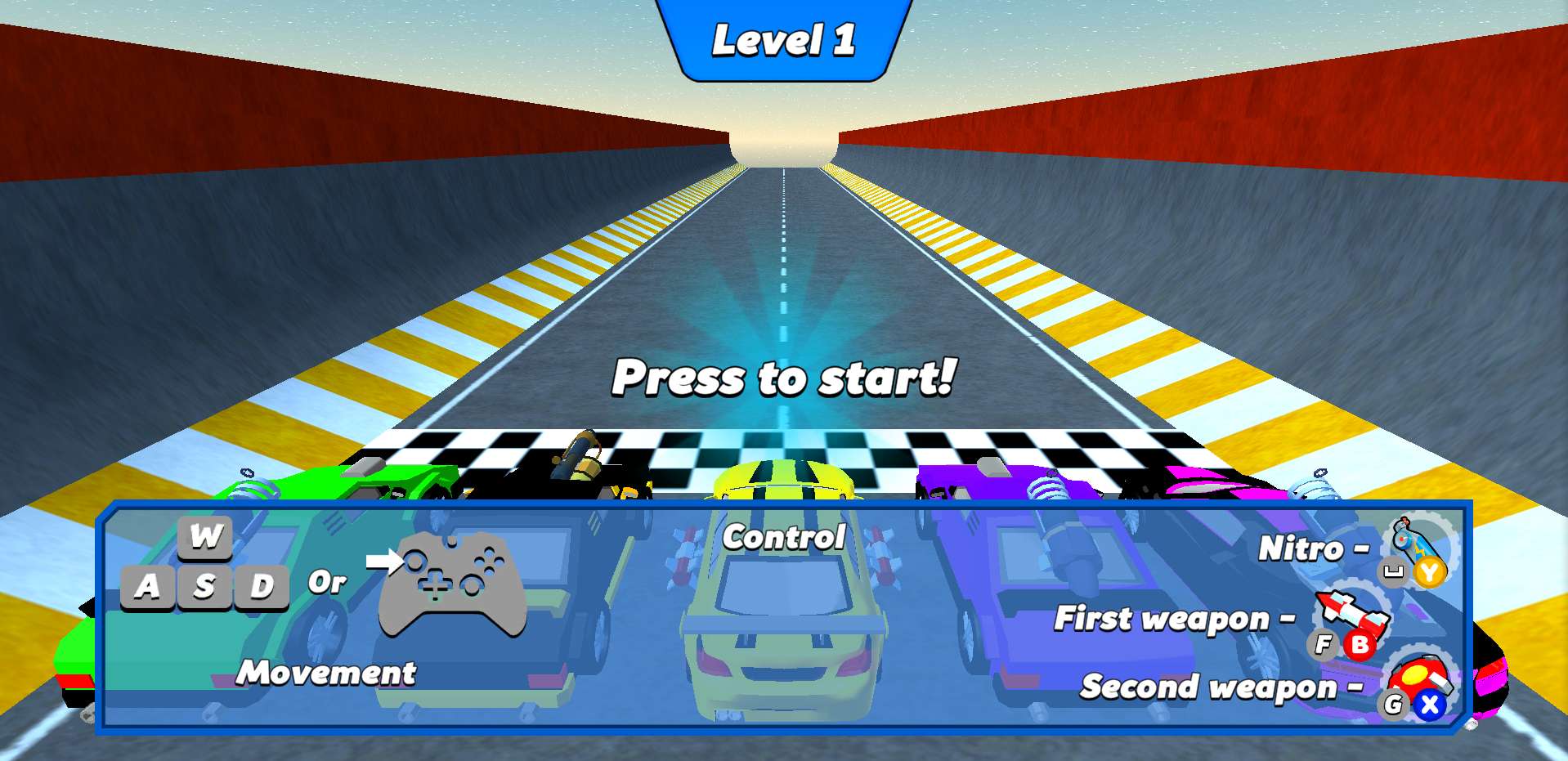The height and width of the screenshot is (761, 1568).
Task: Click the "Press to start!" prompt
Action: [783, 378]
